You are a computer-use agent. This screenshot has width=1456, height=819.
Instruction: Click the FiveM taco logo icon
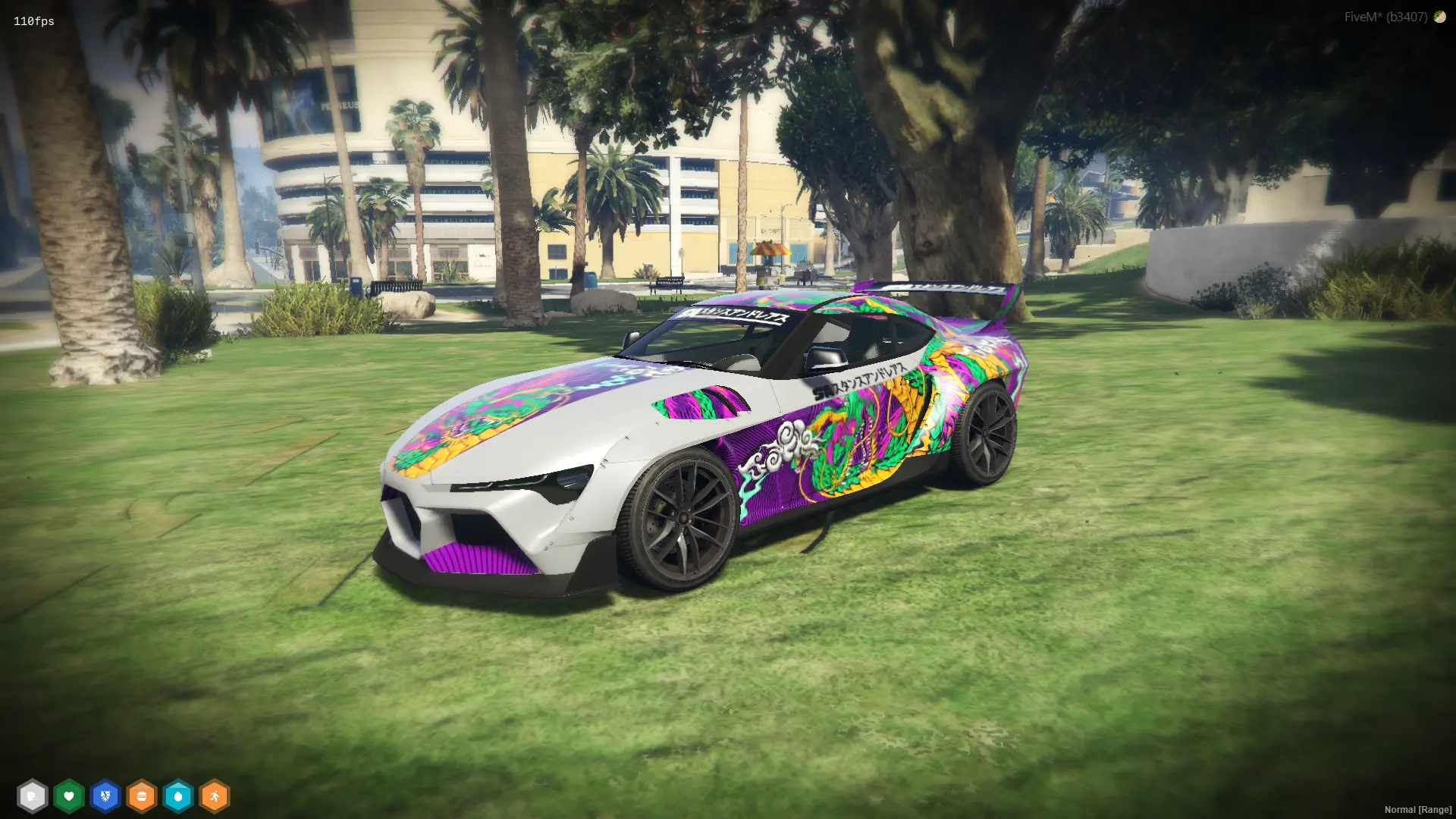pos(1439,17)
